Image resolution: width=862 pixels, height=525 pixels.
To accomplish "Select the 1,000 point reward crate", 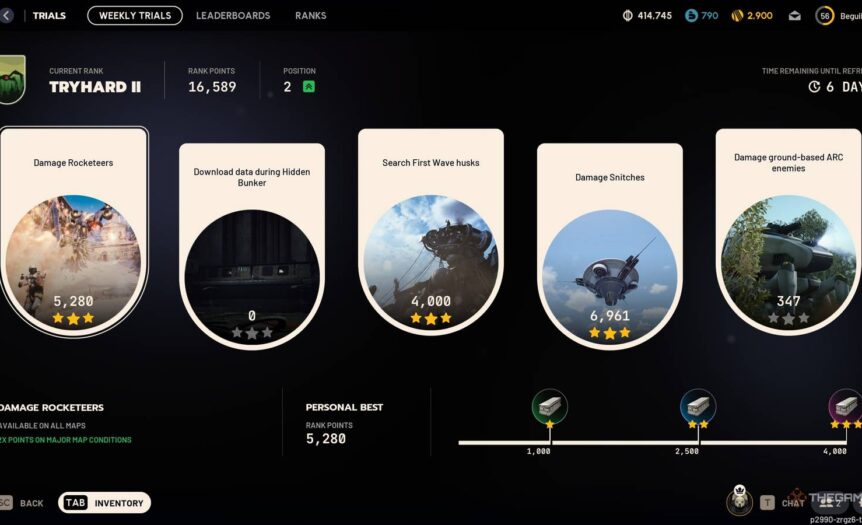I will 549,405.
